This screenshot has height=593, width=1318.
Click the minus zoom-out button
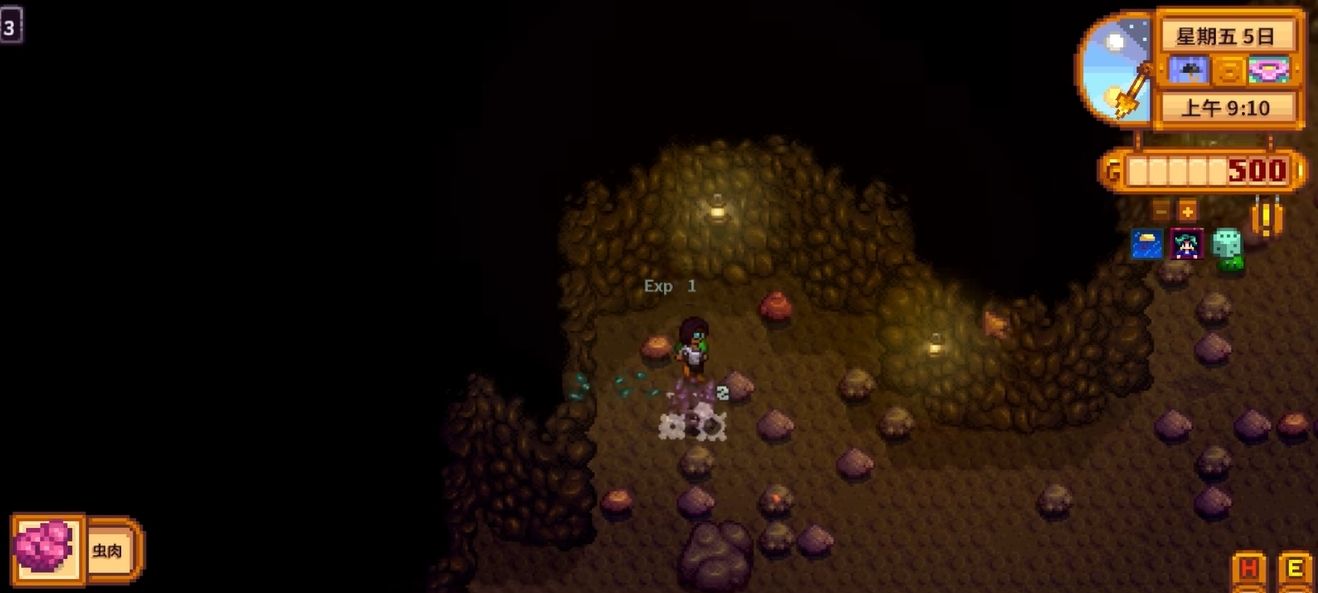coord(1160,211)
